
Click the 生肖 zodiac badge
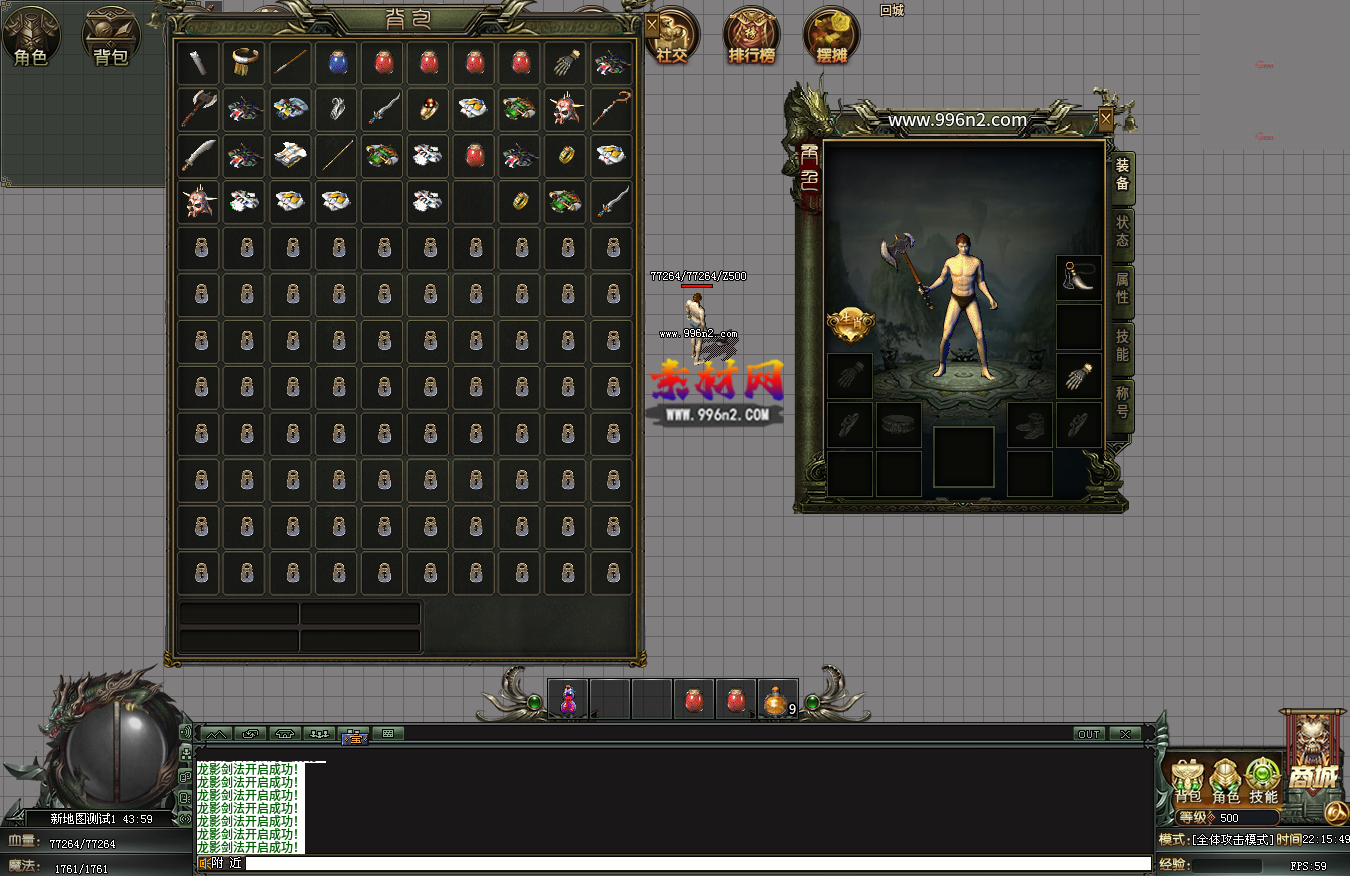point(850,323)
